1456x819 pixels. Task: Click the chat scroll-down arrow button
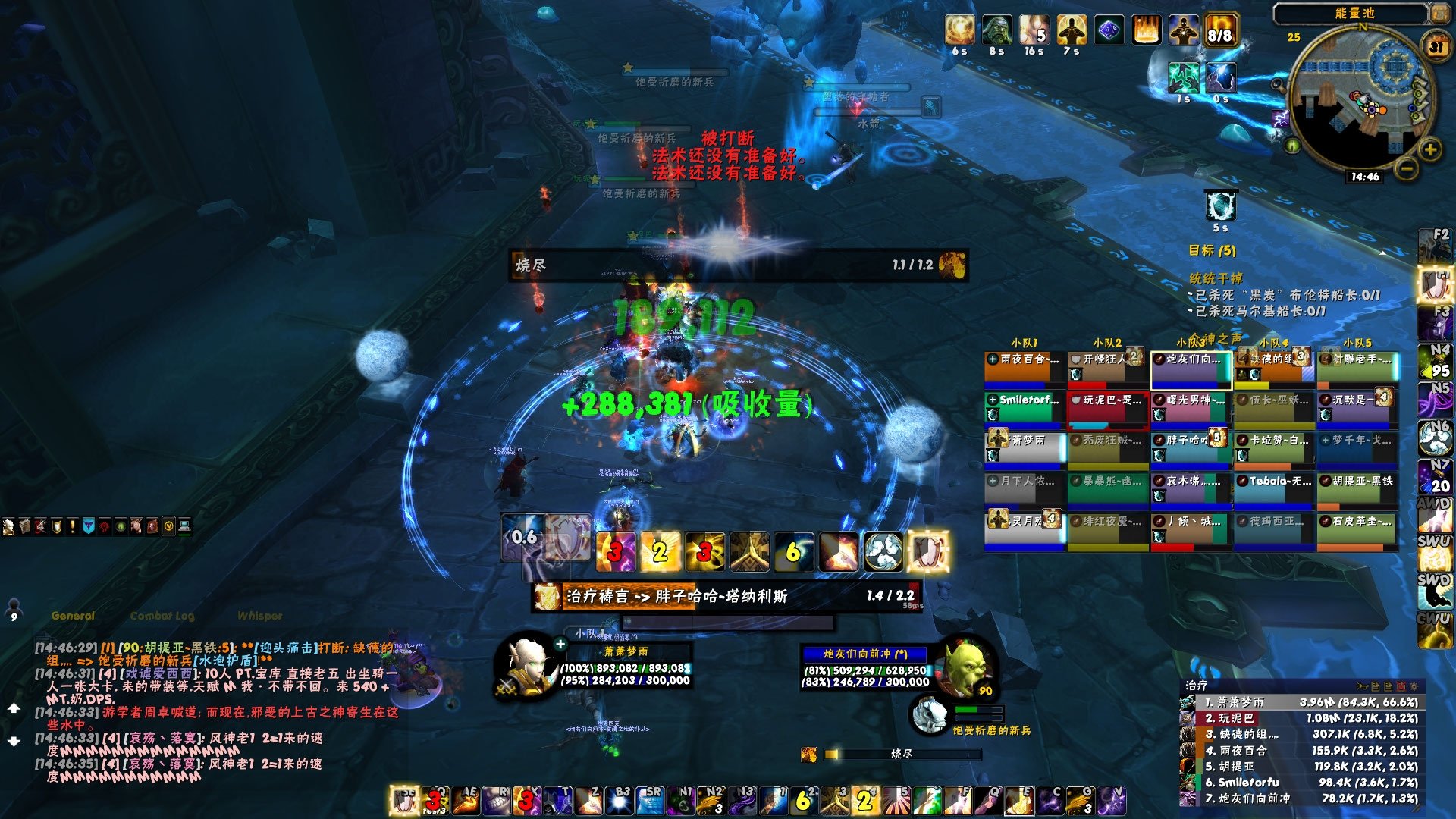point(14,741)
